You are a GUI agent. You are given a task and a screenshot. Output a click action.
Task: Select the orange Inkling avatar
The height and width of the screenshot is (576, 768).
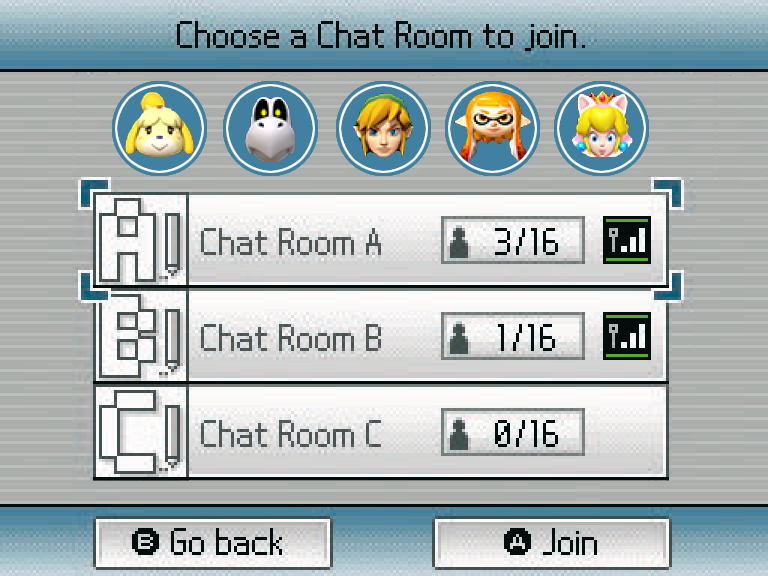click(492, 129)
